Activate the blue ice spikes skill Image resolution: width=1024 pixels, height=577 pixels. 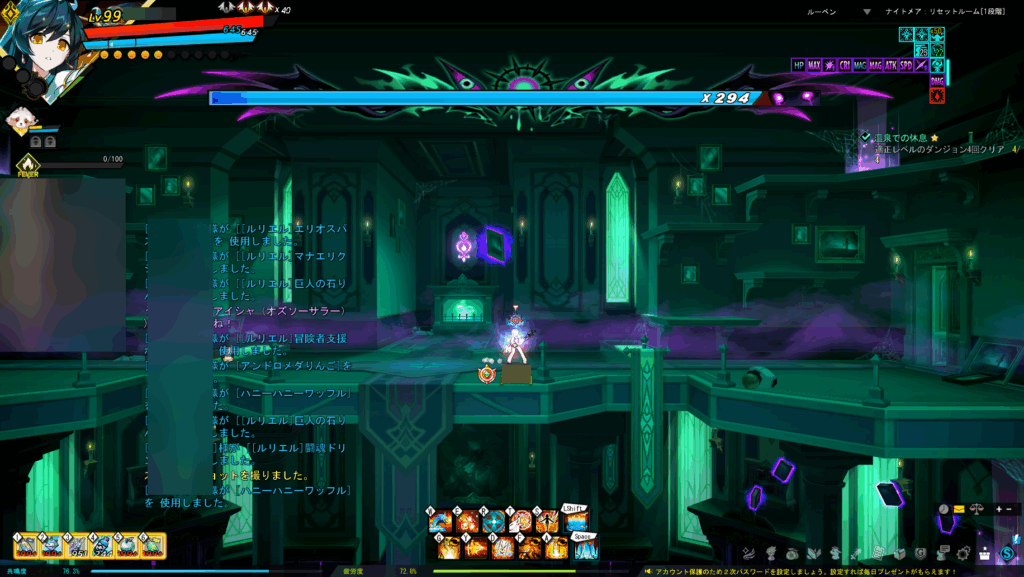pyautogui.click(x=585, y=548)
